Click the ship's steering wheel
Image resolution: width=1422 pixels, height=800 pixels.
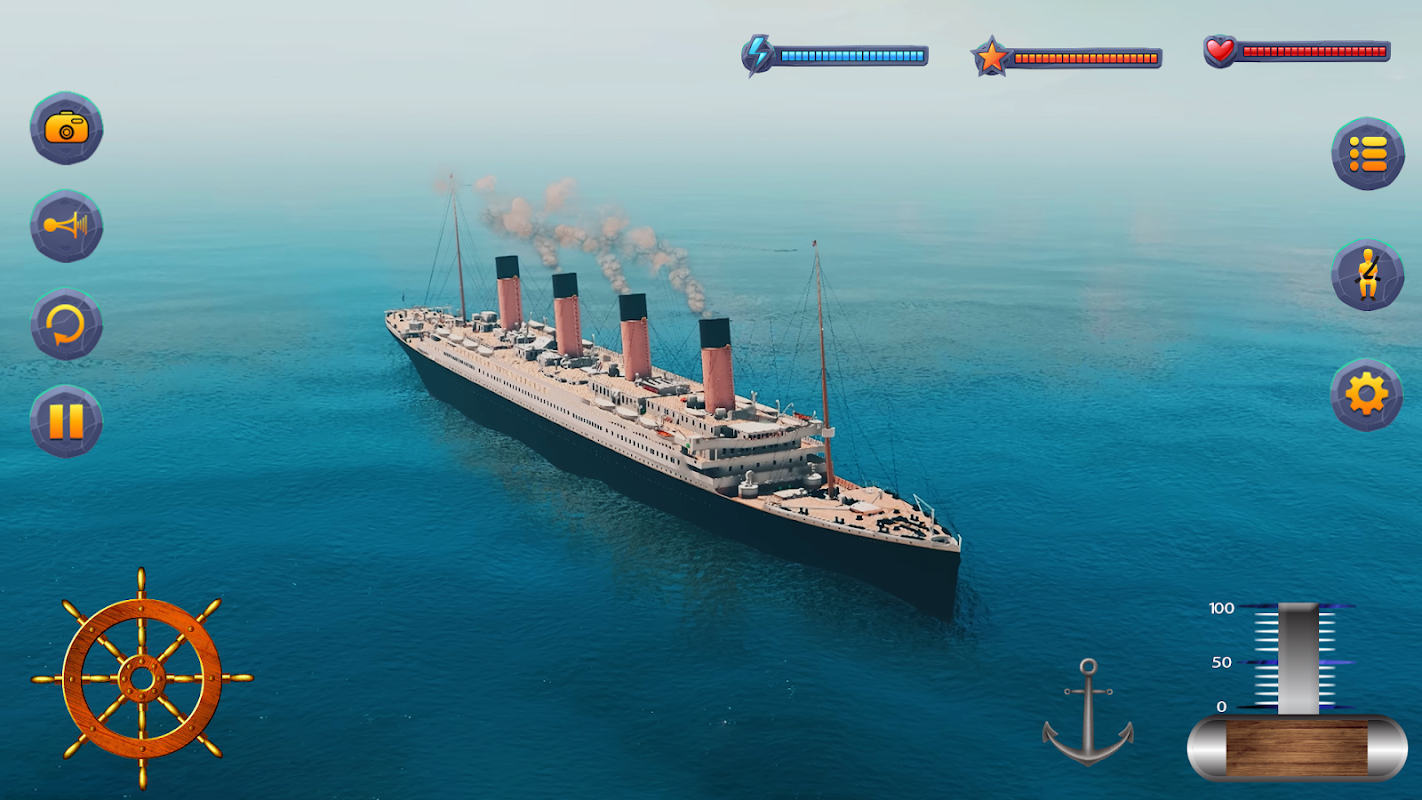(142, 679)
